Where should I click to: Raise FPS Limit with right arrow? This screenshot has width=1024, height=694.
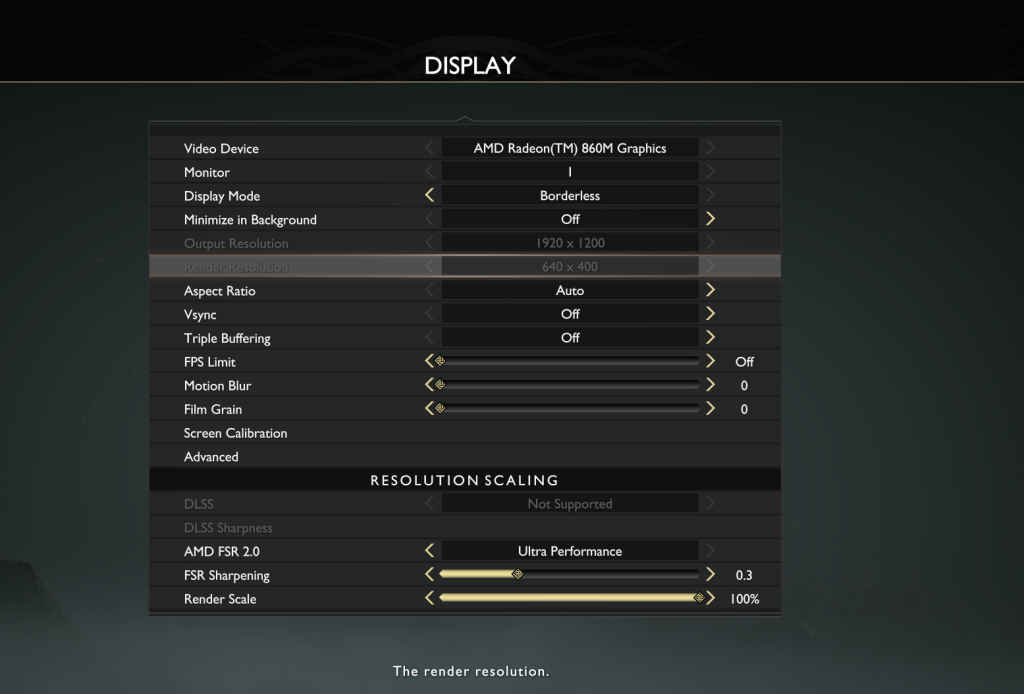click(710, 361)
